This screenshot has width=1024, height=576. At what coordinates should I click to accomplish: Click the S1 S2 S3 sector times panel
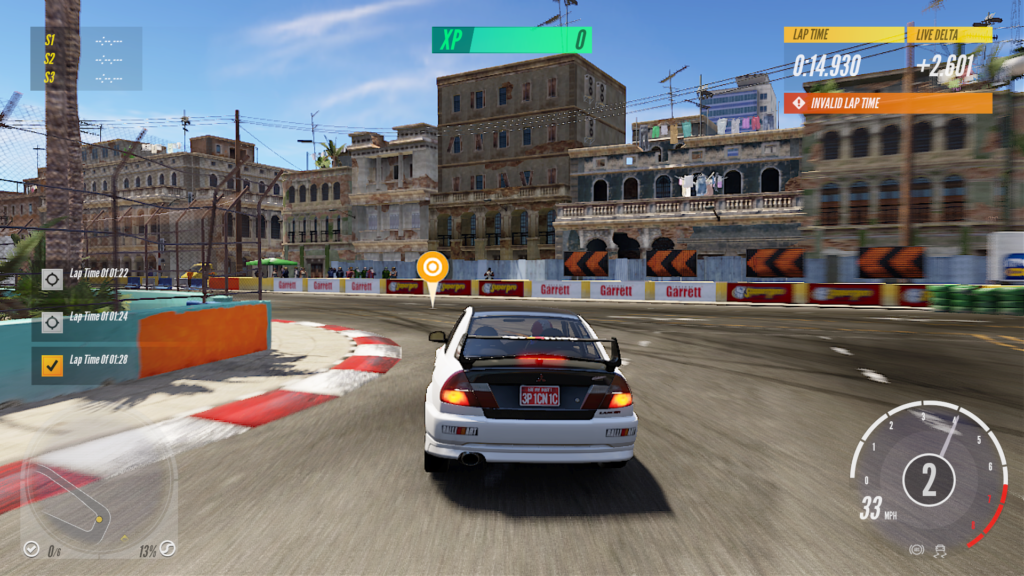click(86, 59)
